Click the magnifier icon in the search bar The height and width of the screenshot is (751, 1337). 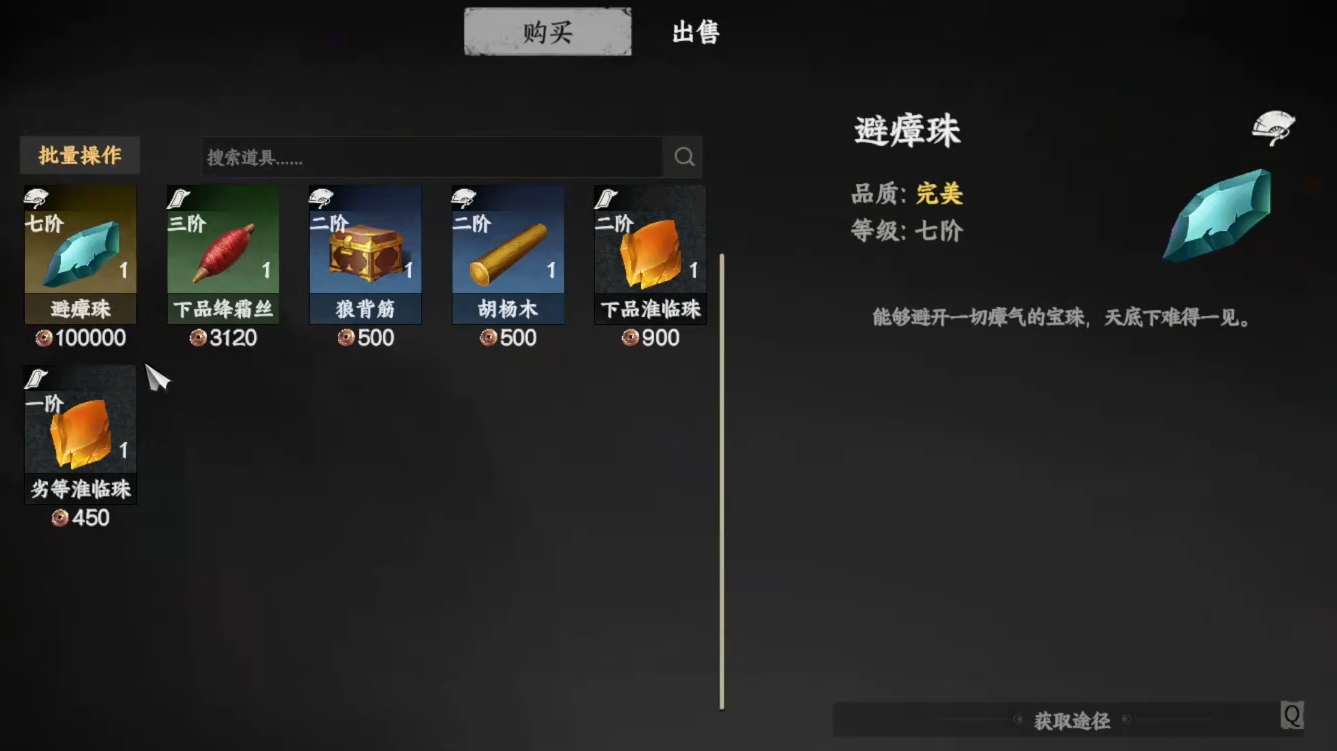[684, 156]
